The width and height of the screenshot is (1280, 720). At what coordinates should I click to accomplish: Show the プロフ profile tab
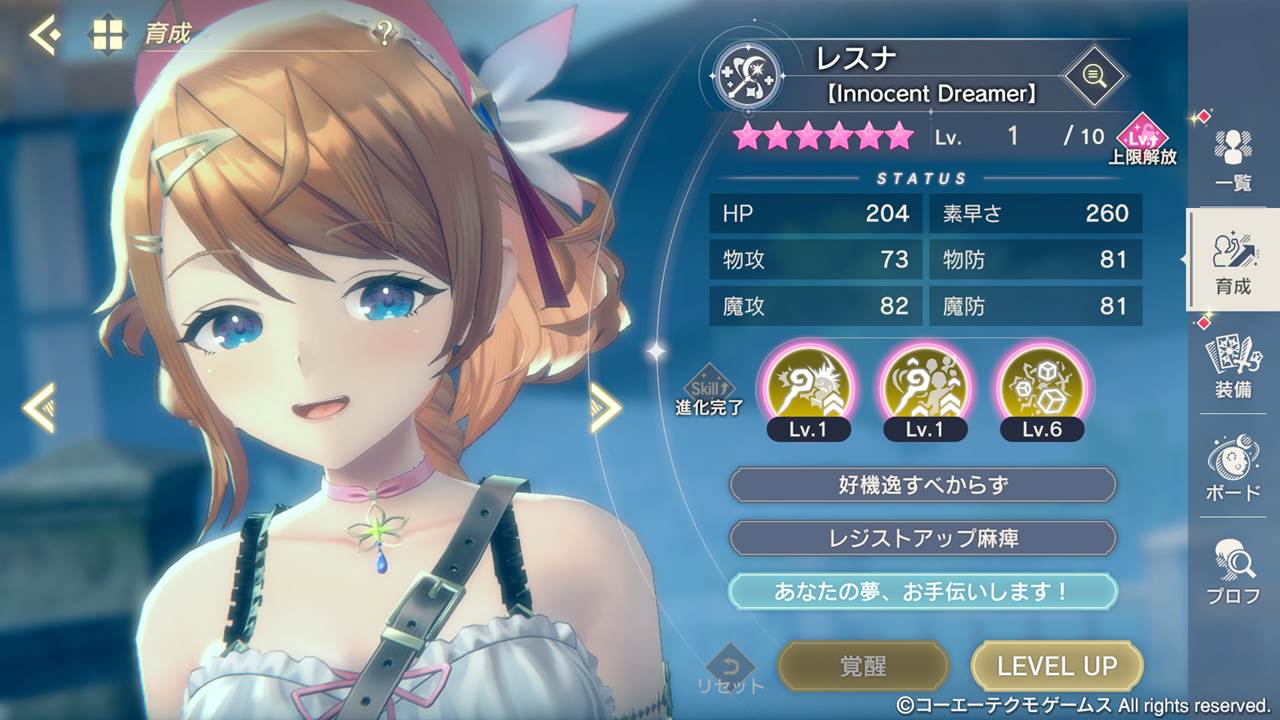[1232, 572]
